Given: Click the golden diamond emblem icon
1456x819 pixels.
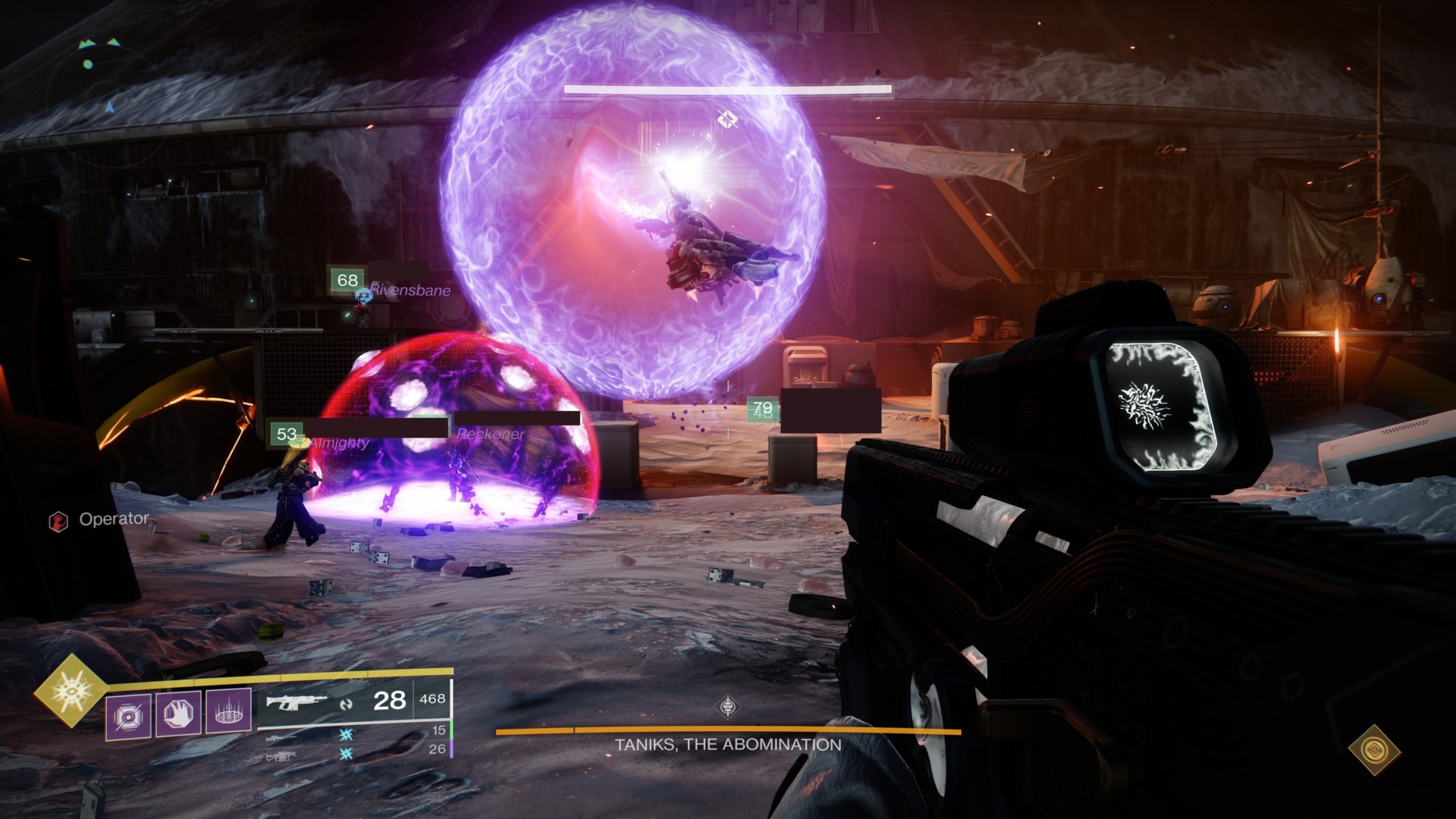Looking at the screenshot, I should point(1374,749).
